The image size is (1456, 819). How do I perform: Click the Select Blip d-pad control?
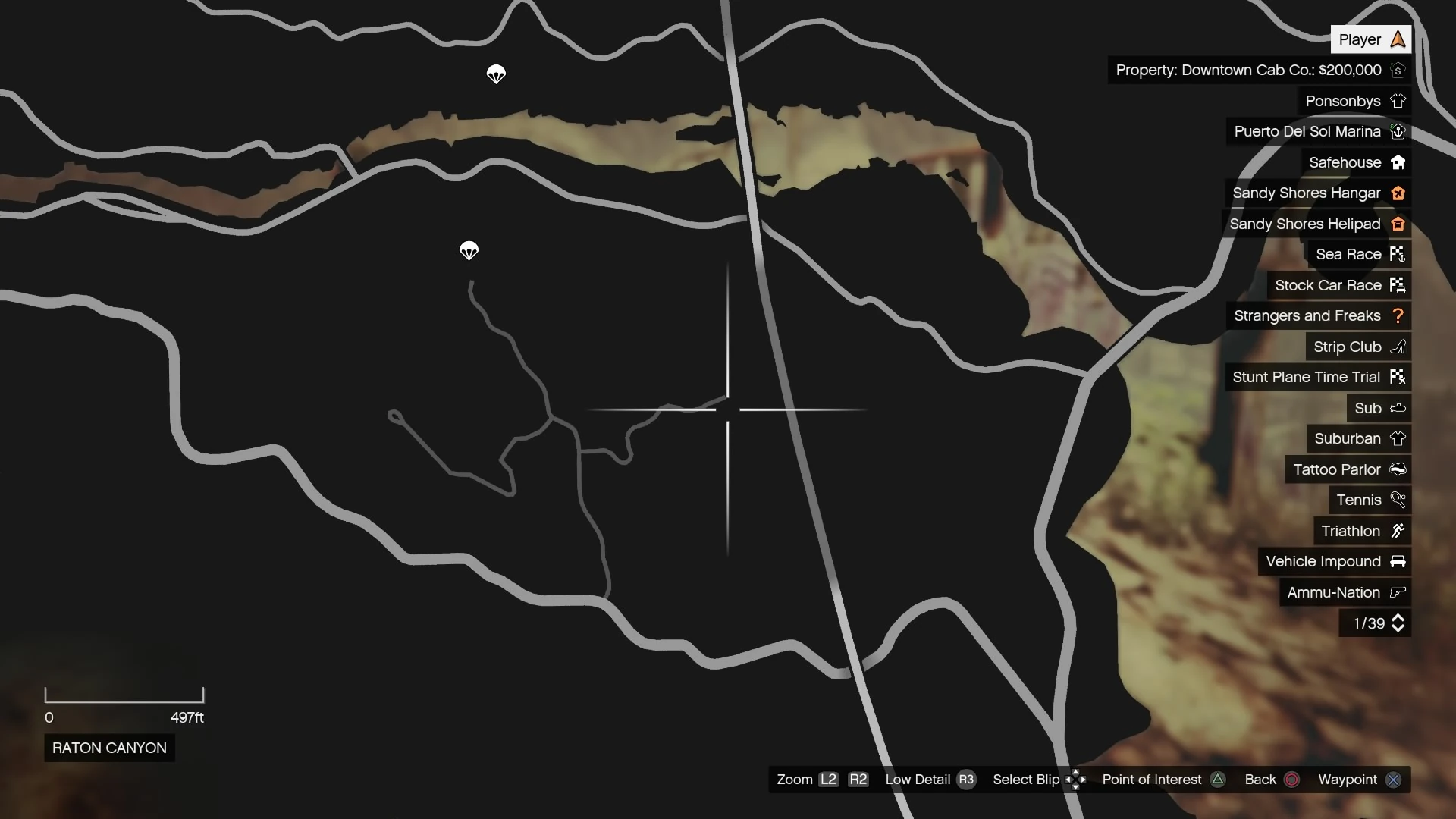click(1076, 780)
